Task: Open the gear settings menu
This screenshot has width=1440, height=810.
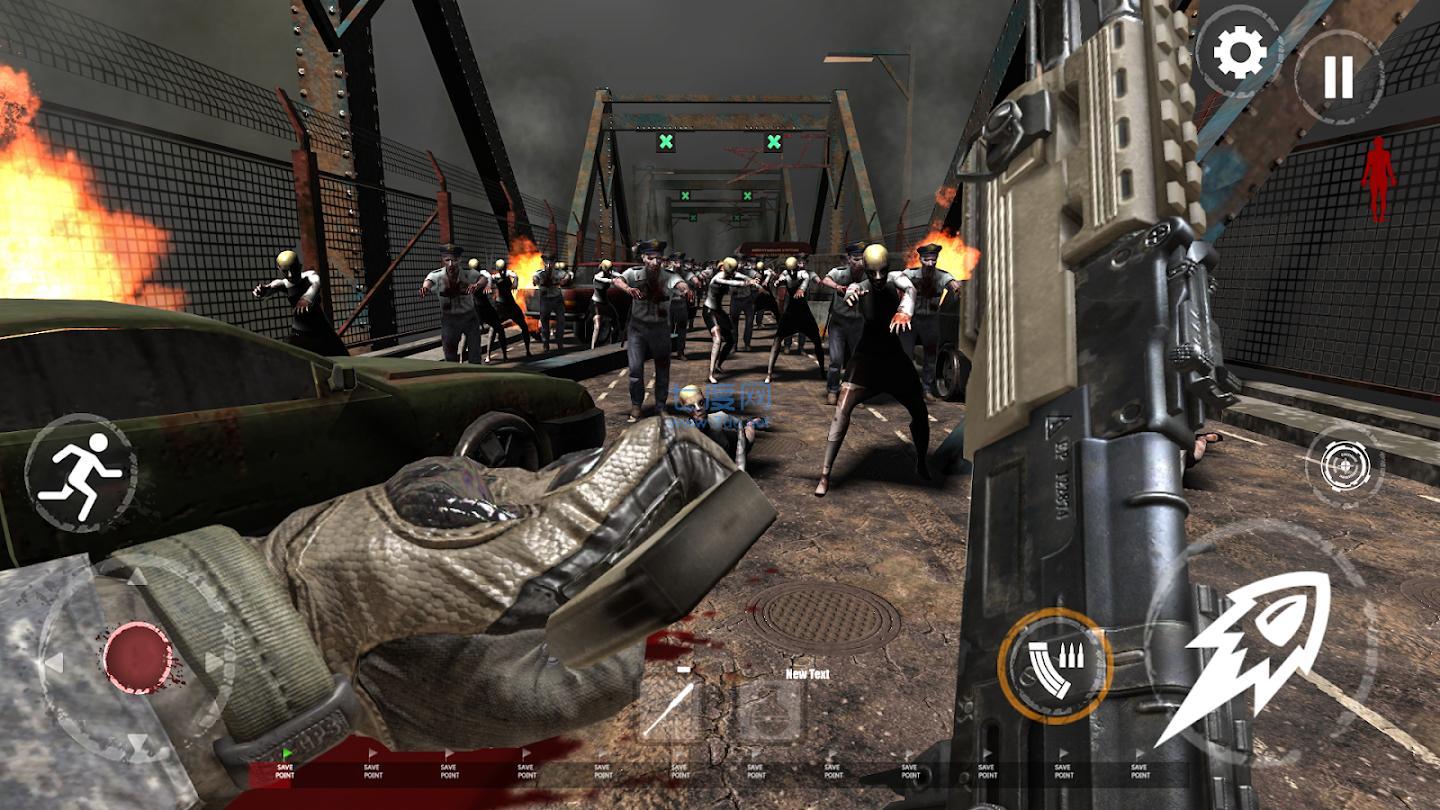Action: pos(1240,52)
